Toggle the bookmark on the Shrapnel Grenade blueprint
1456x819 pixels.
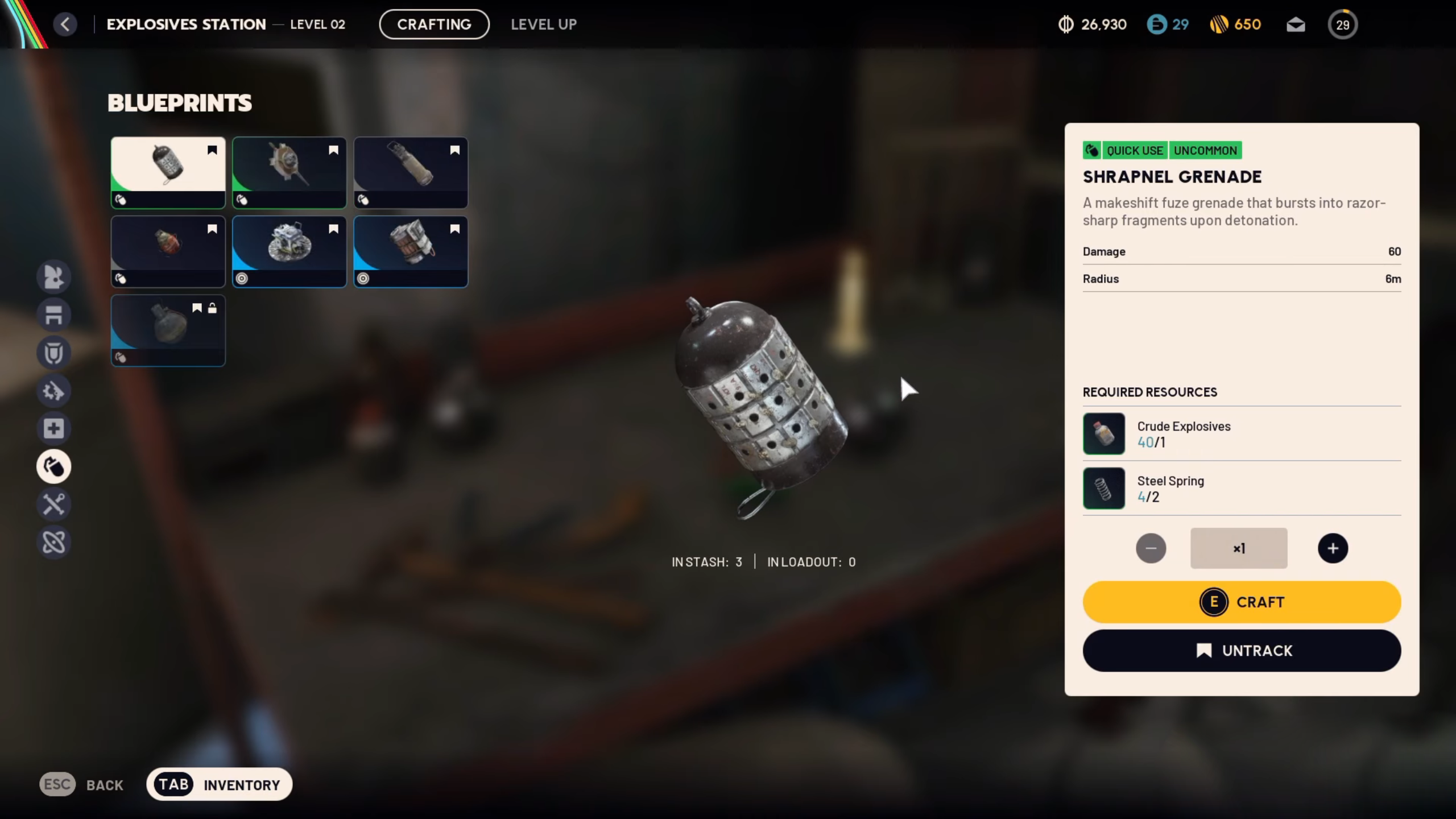[x=212, y=150]
